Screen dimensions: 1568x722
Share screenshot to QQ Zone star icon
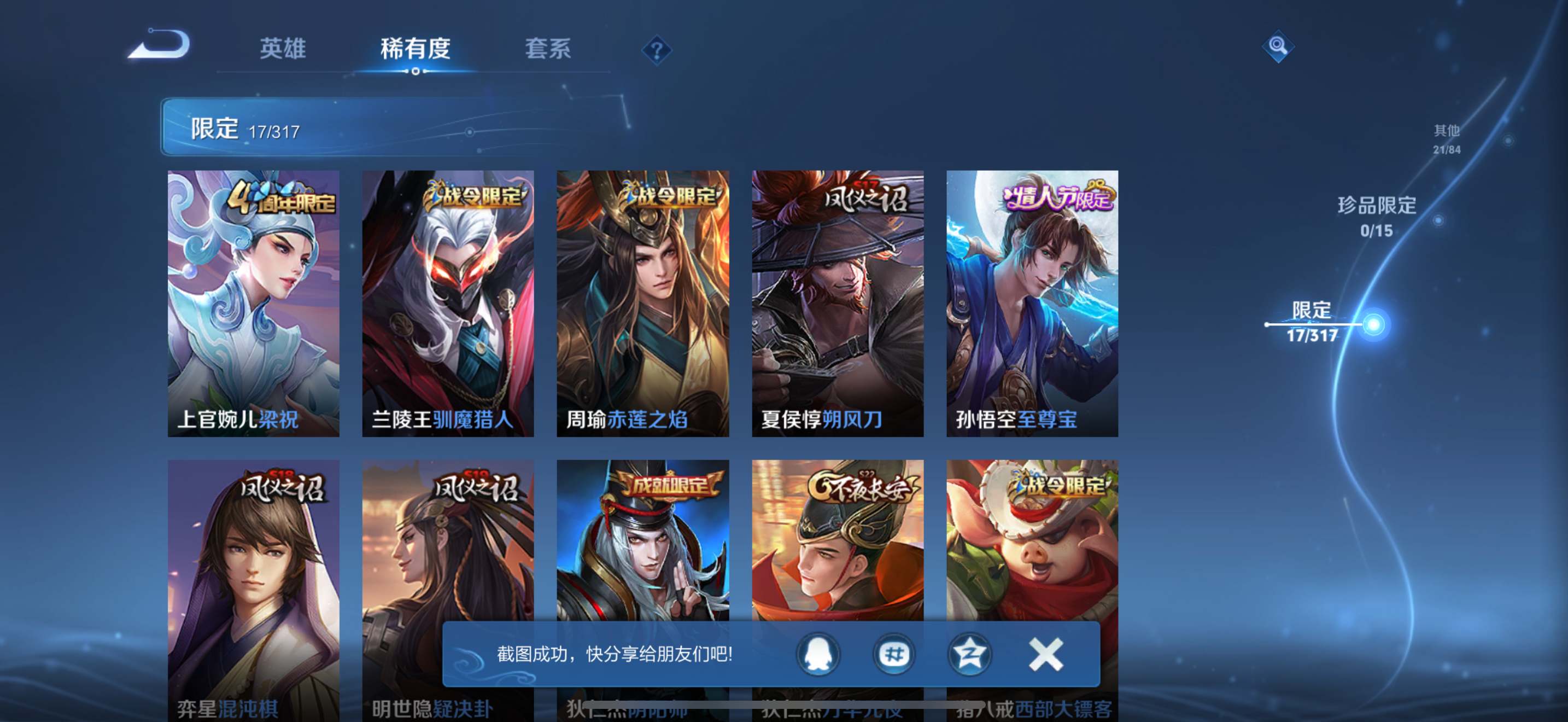coord(969,654)
